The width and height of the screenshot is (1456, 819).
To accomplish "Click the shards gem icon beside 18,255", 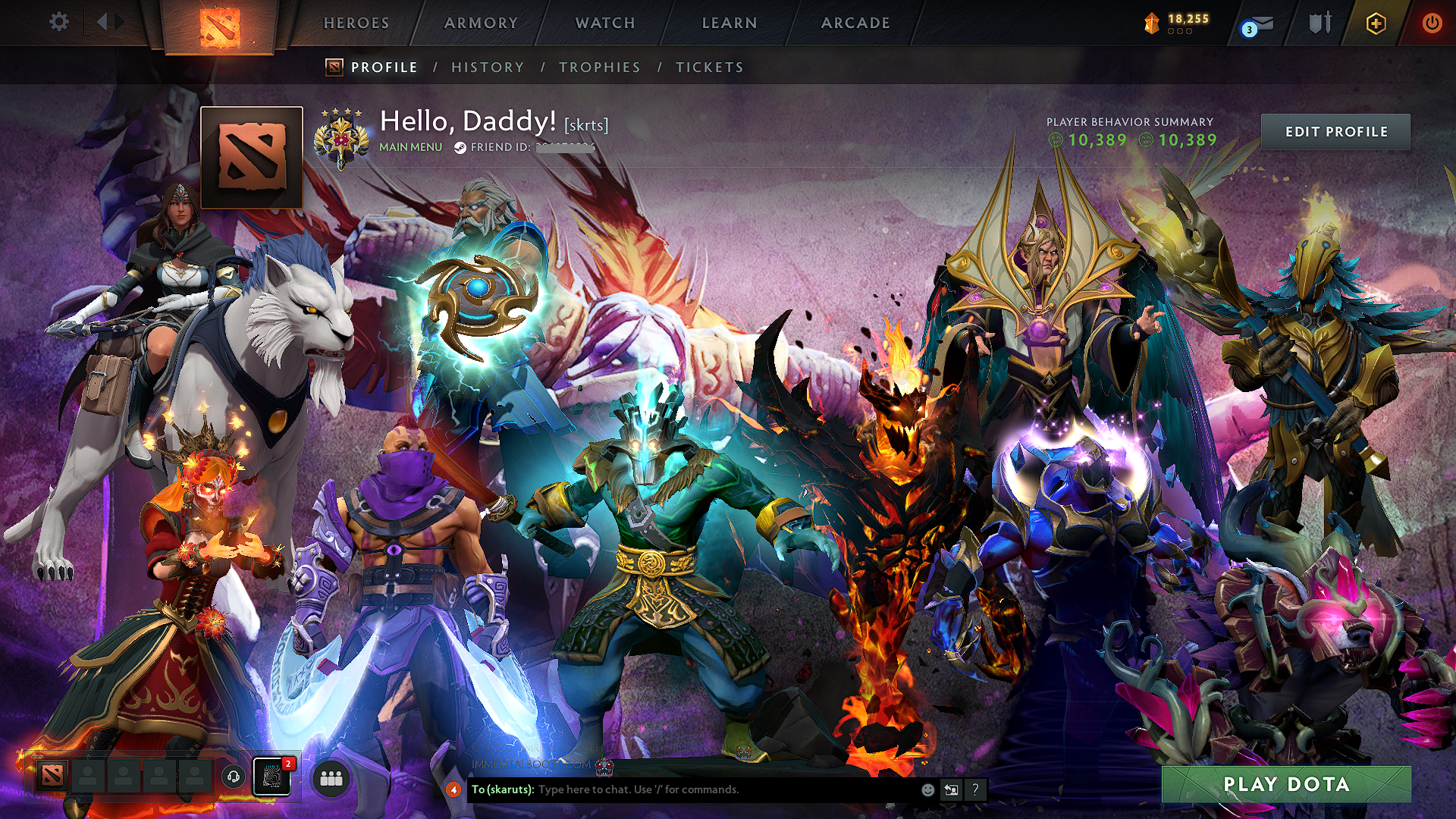I will tap(1153, 22).
